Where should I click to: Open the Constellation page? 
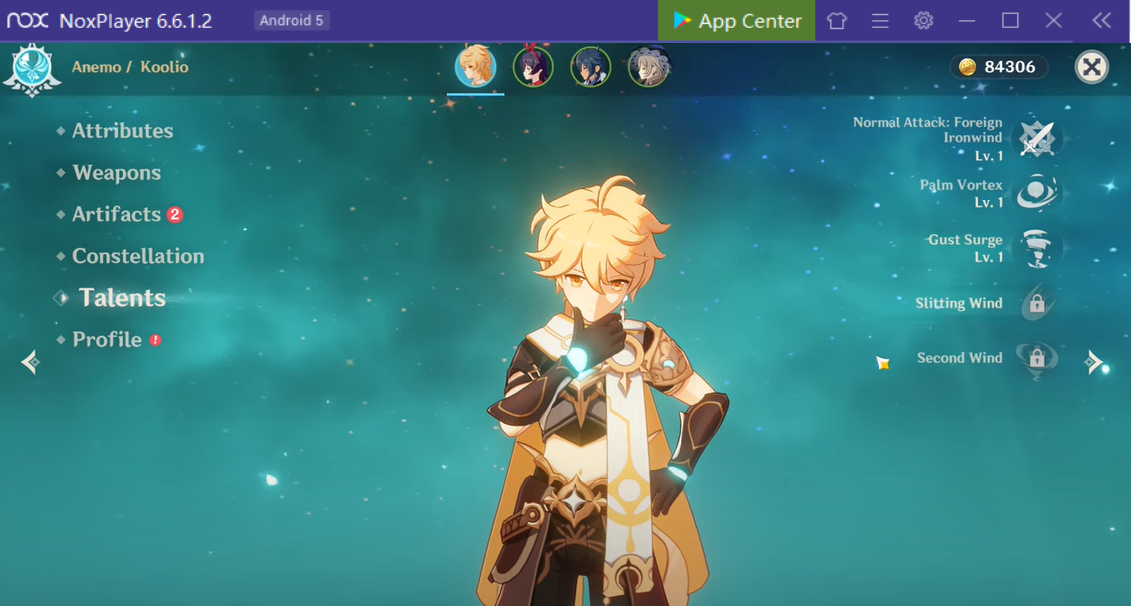137,256
